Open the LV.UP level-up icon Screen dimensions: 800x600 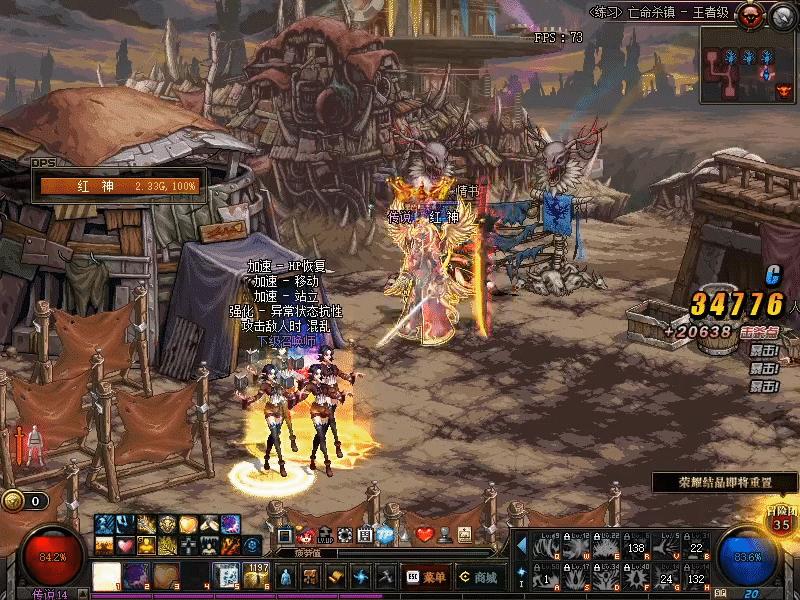click(323, 536)
